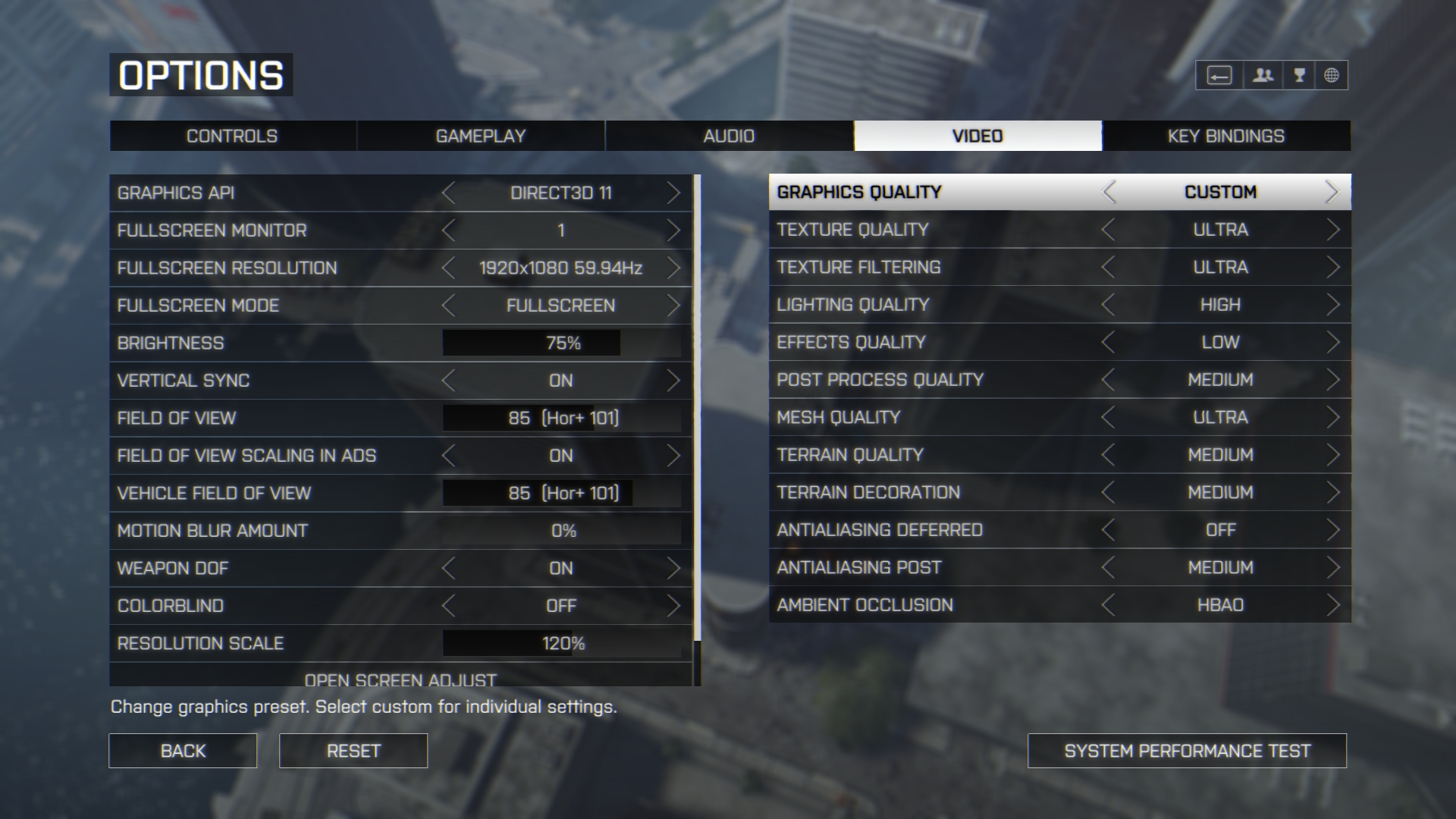Set the Resolution Scale slider
The image size is (1456, 819).
point(561,644)
